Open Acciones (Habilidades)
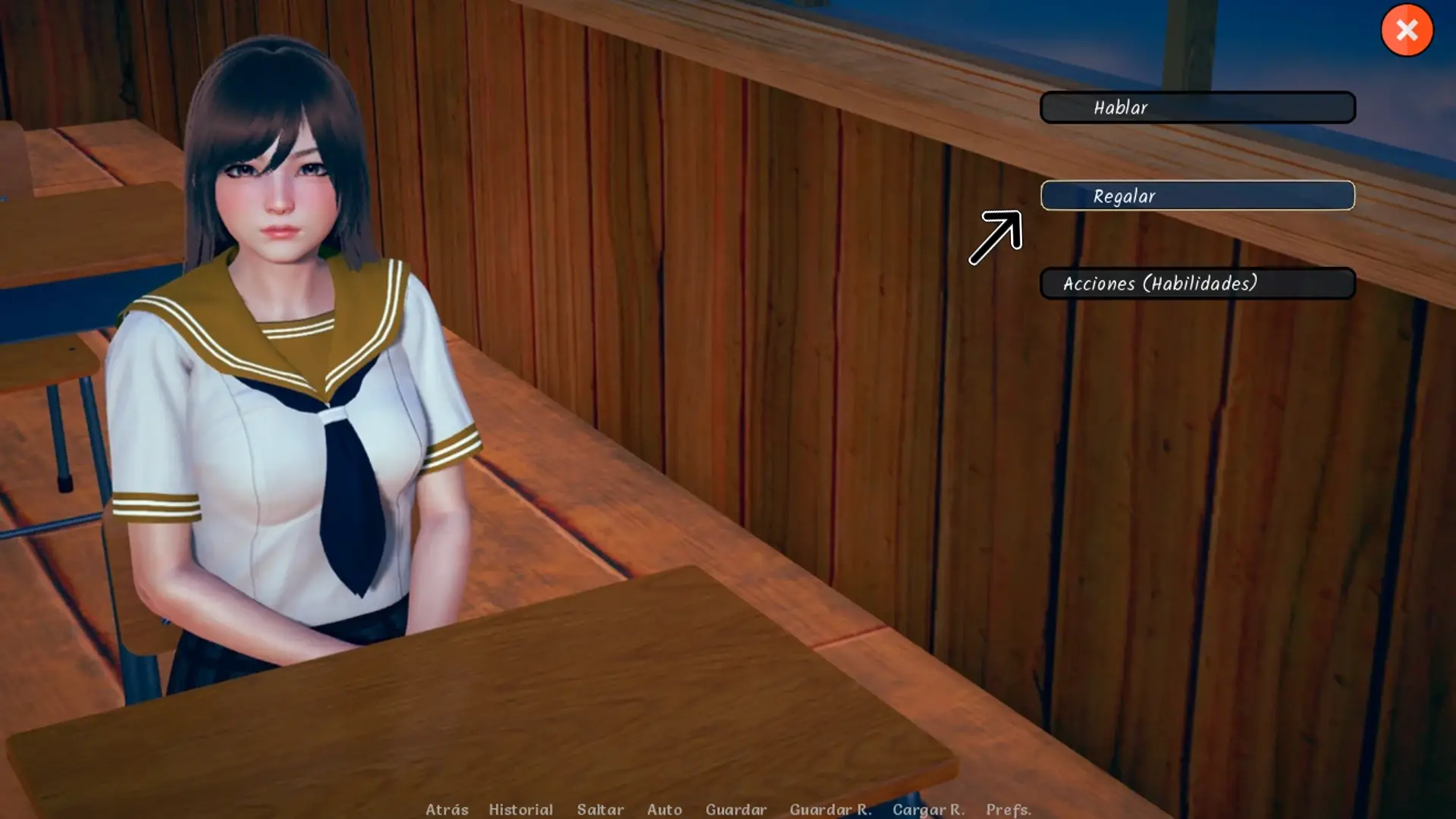 click(1197, 284)
